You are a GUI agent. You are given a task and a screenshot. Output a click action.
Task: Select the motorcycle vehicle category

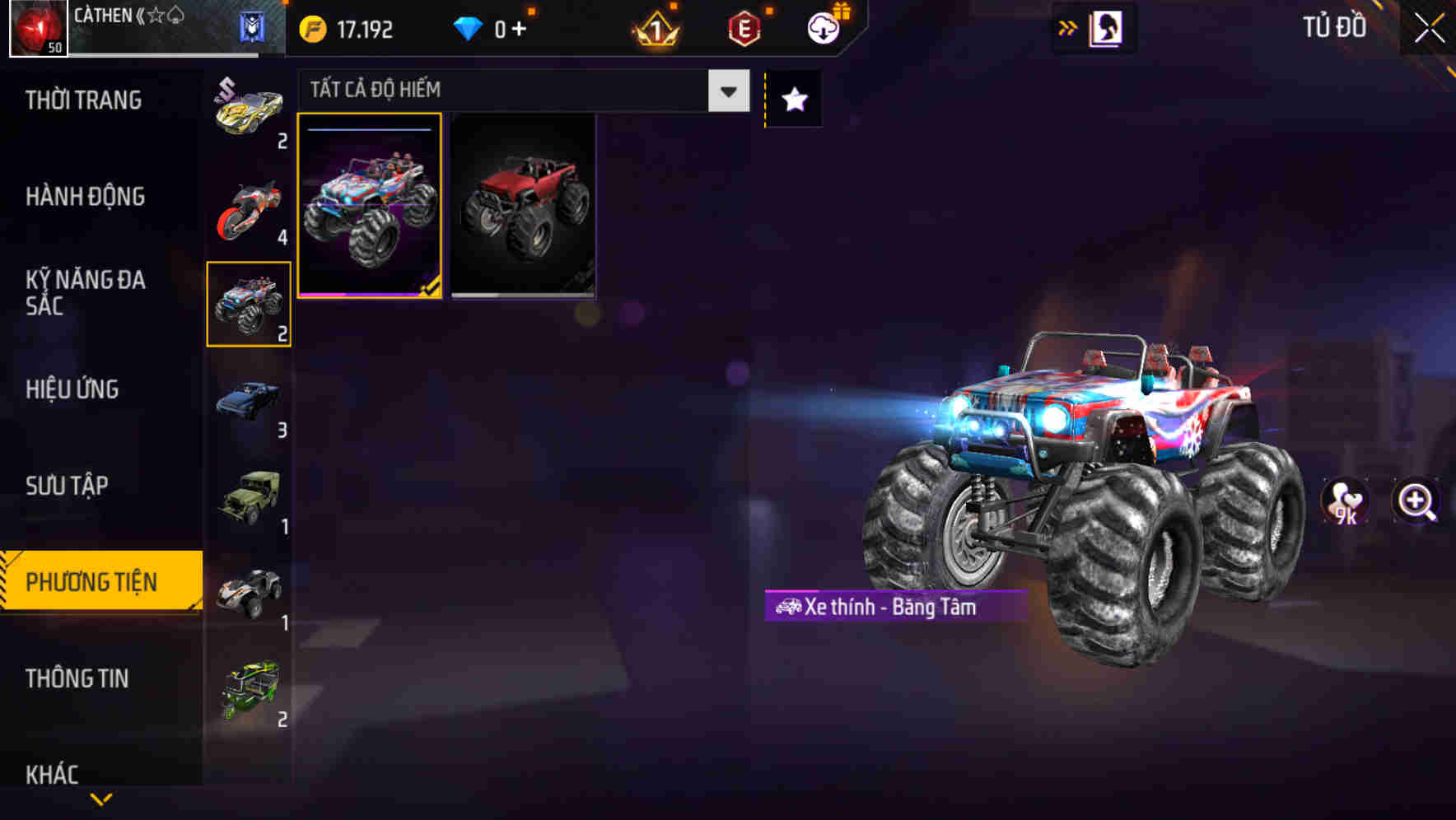pos(249,206)
